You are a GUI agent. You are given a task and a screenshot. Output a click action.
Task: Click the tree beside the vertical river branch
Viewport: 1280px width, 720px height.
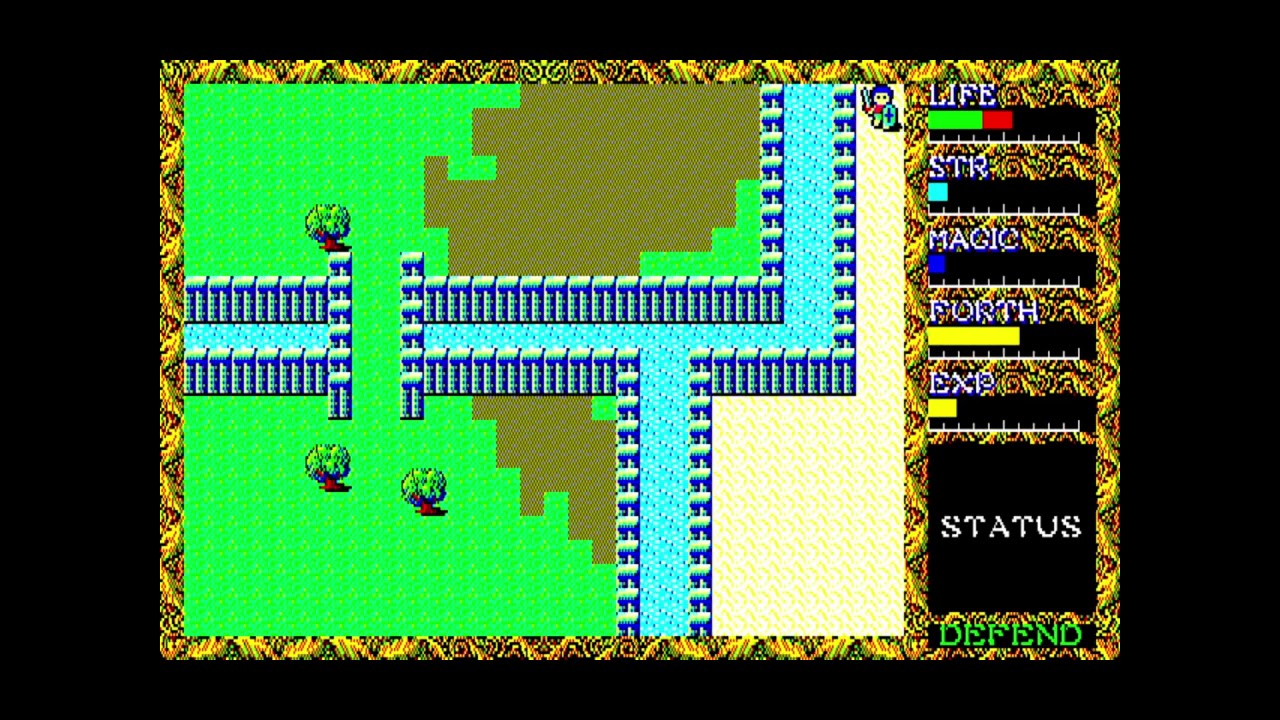[x=325, y=225]
